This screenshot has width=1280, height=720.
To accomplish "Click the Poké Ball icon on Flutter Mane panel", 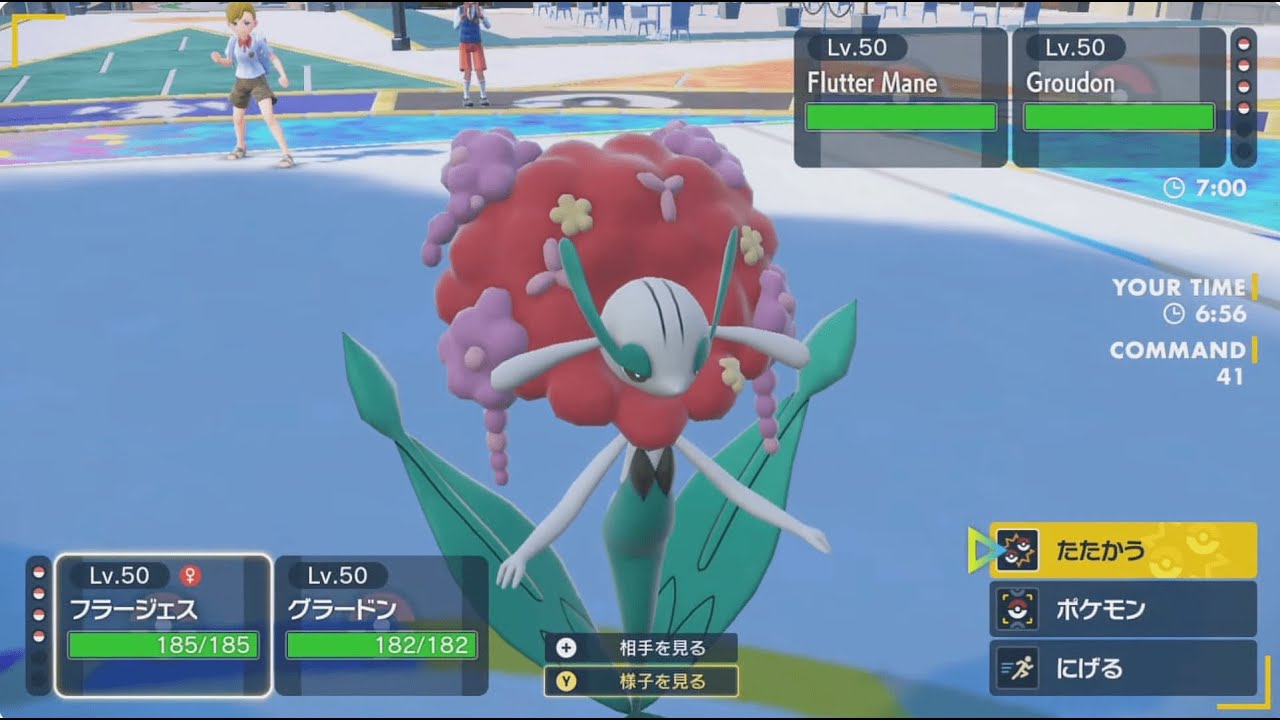I will point(1243,45).
